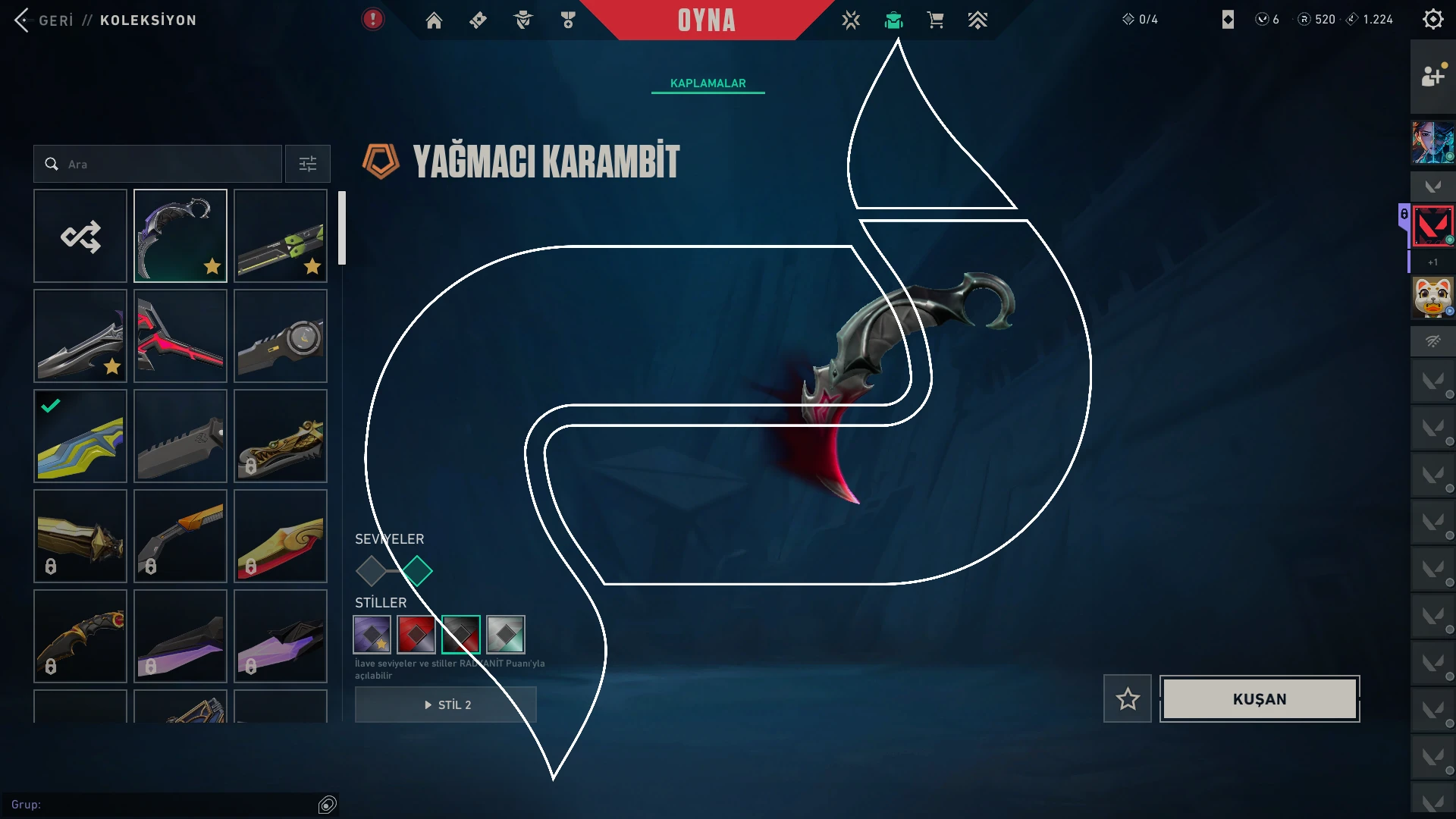Select the red Stil 2 color swatch

pos(416,635)
